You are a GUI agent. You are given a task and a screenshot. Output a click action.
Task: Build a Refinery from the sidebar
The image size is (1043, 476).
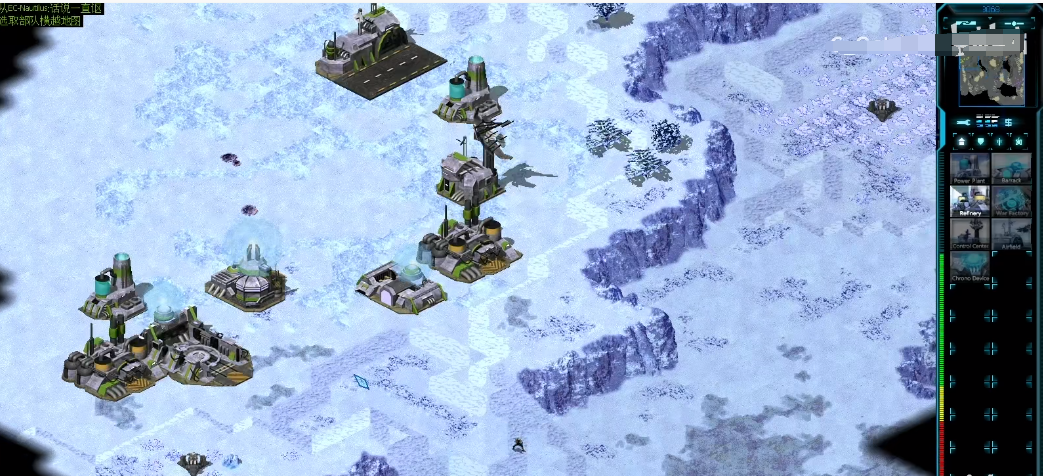point(969,201)
